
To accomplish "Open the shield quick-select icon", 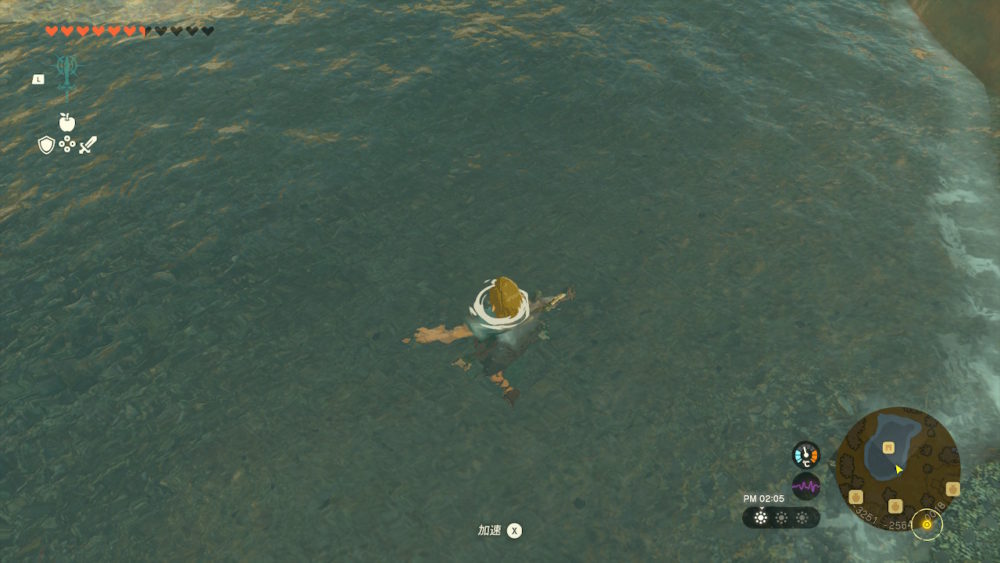I will [46, 145].
